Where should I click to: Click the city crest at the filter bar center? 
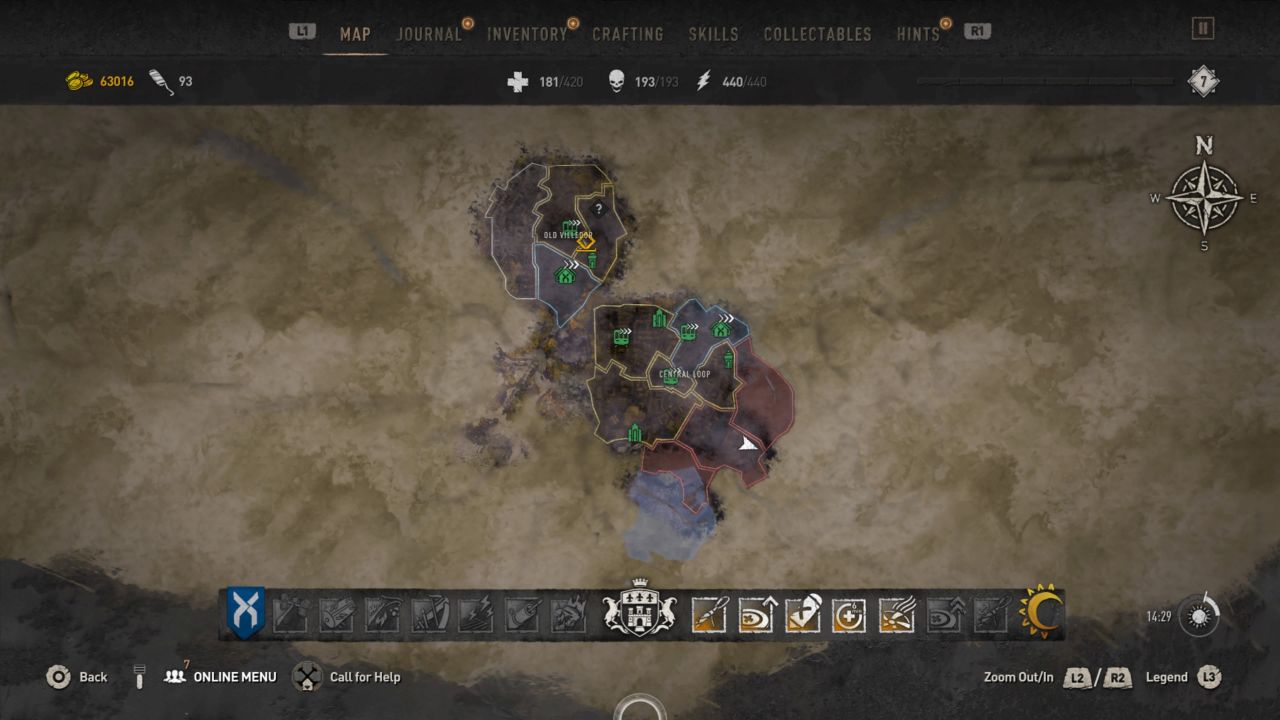638,611
